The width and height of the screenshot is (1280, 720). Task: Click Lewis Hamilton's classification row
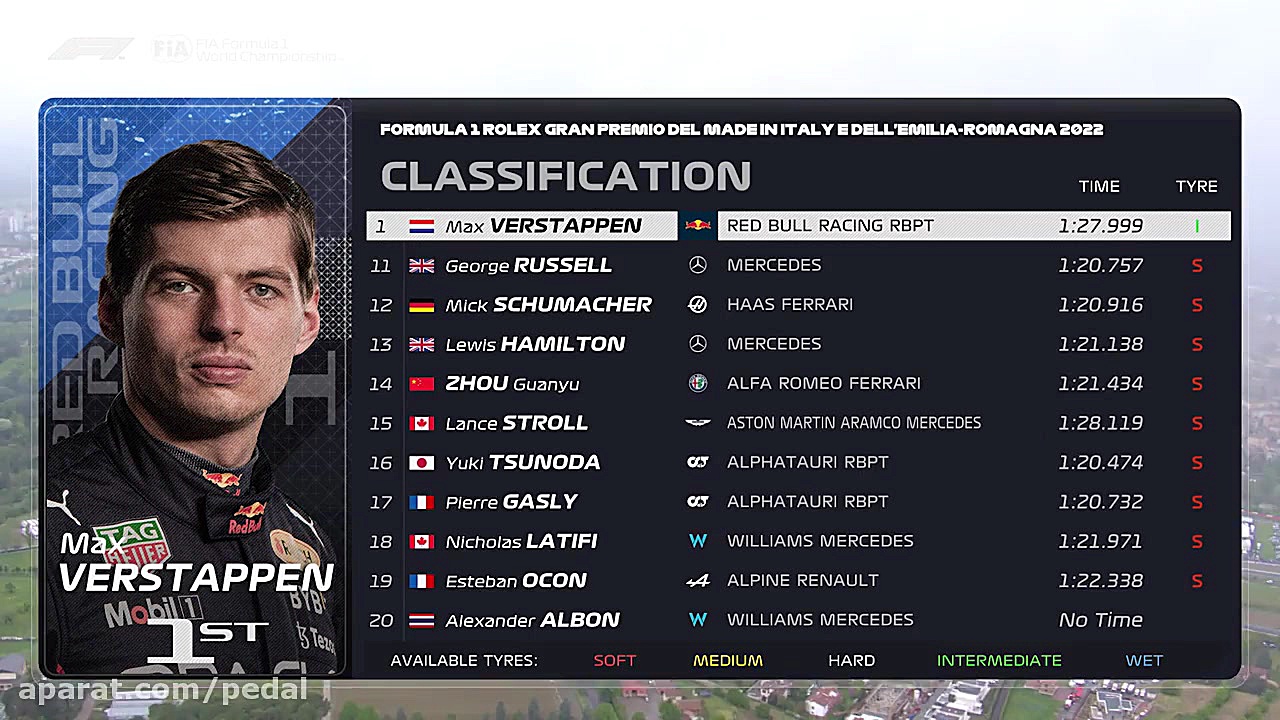[798, 344]
